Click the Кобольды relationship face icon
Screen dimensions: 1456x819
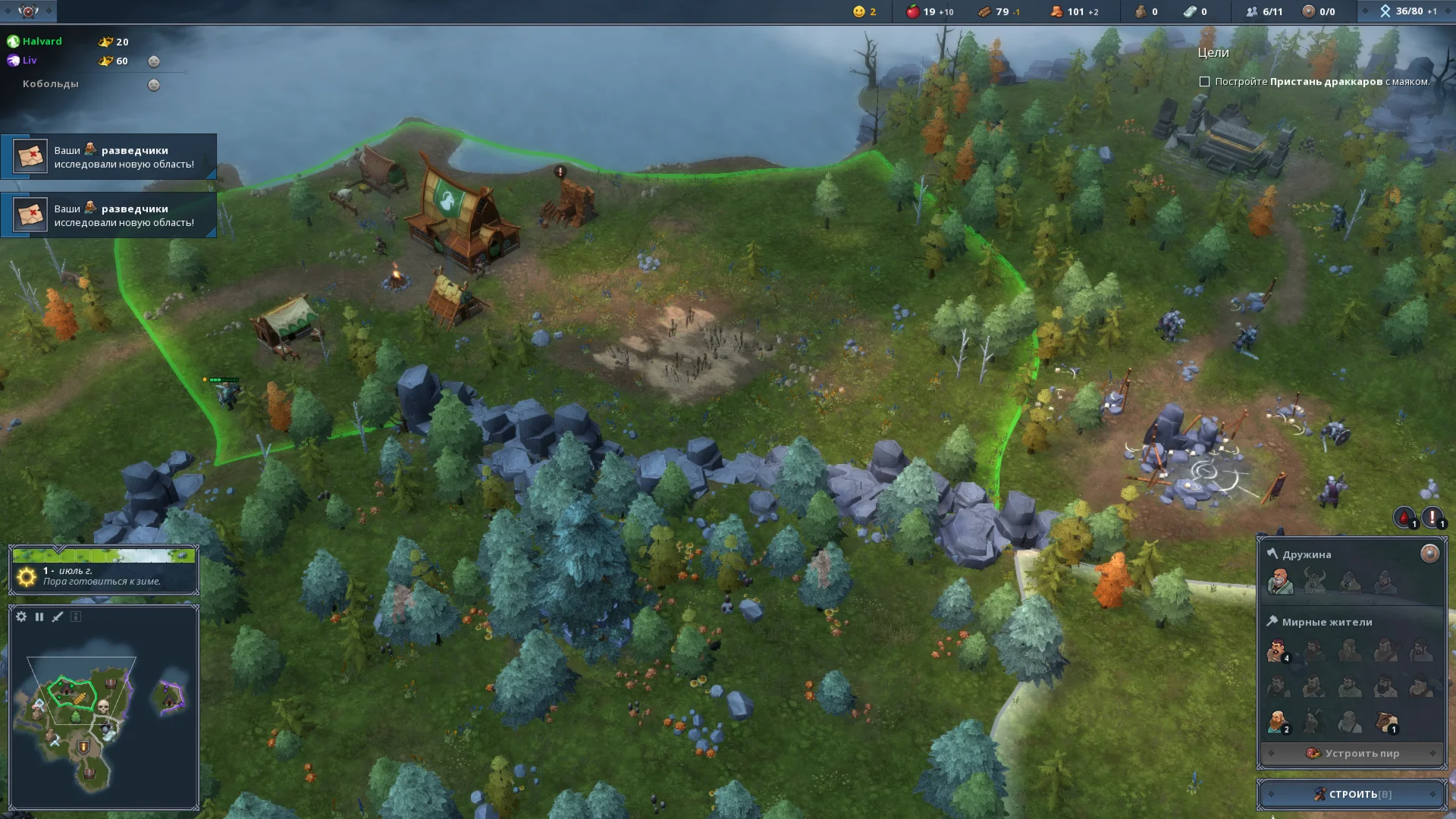[154, 85]
